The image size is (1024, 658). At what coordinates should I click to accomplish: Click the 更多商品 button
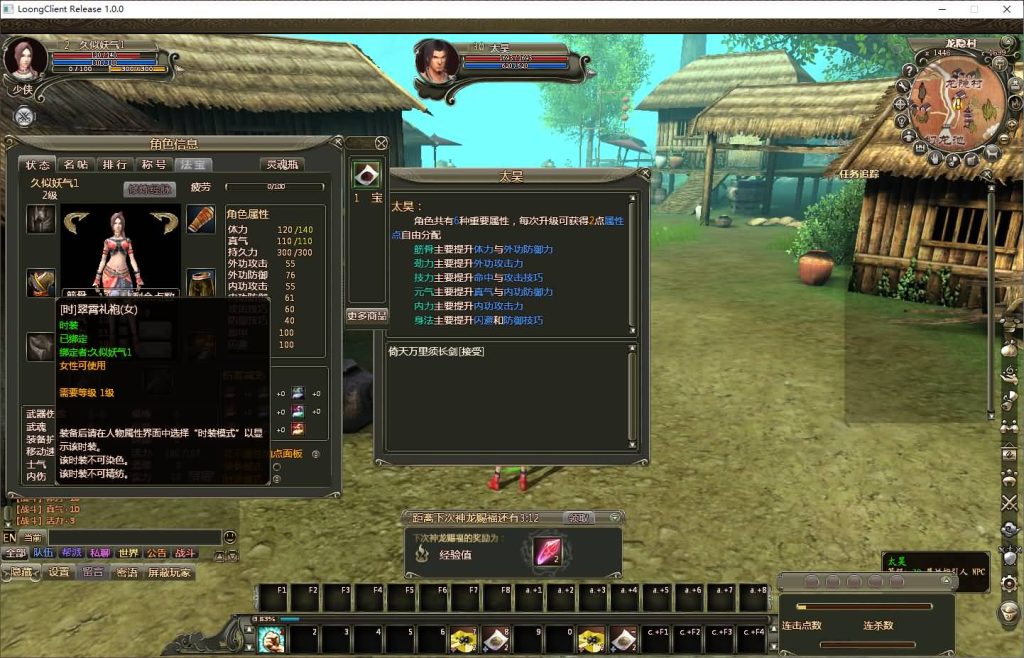point(367,316)
